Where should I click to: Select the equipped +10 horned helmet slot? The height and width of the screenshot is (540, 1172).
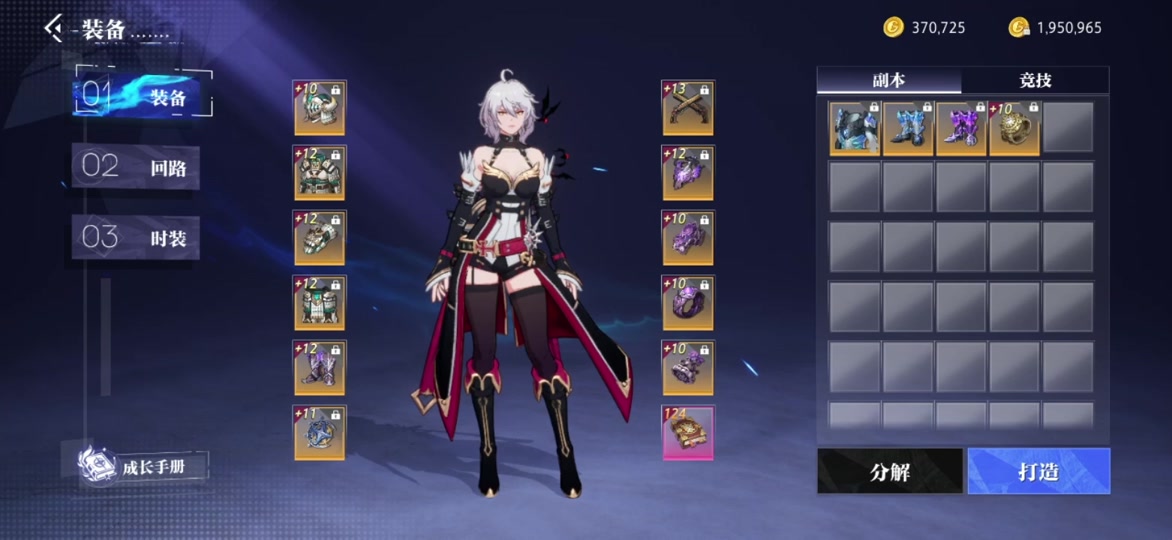[320, 108]
